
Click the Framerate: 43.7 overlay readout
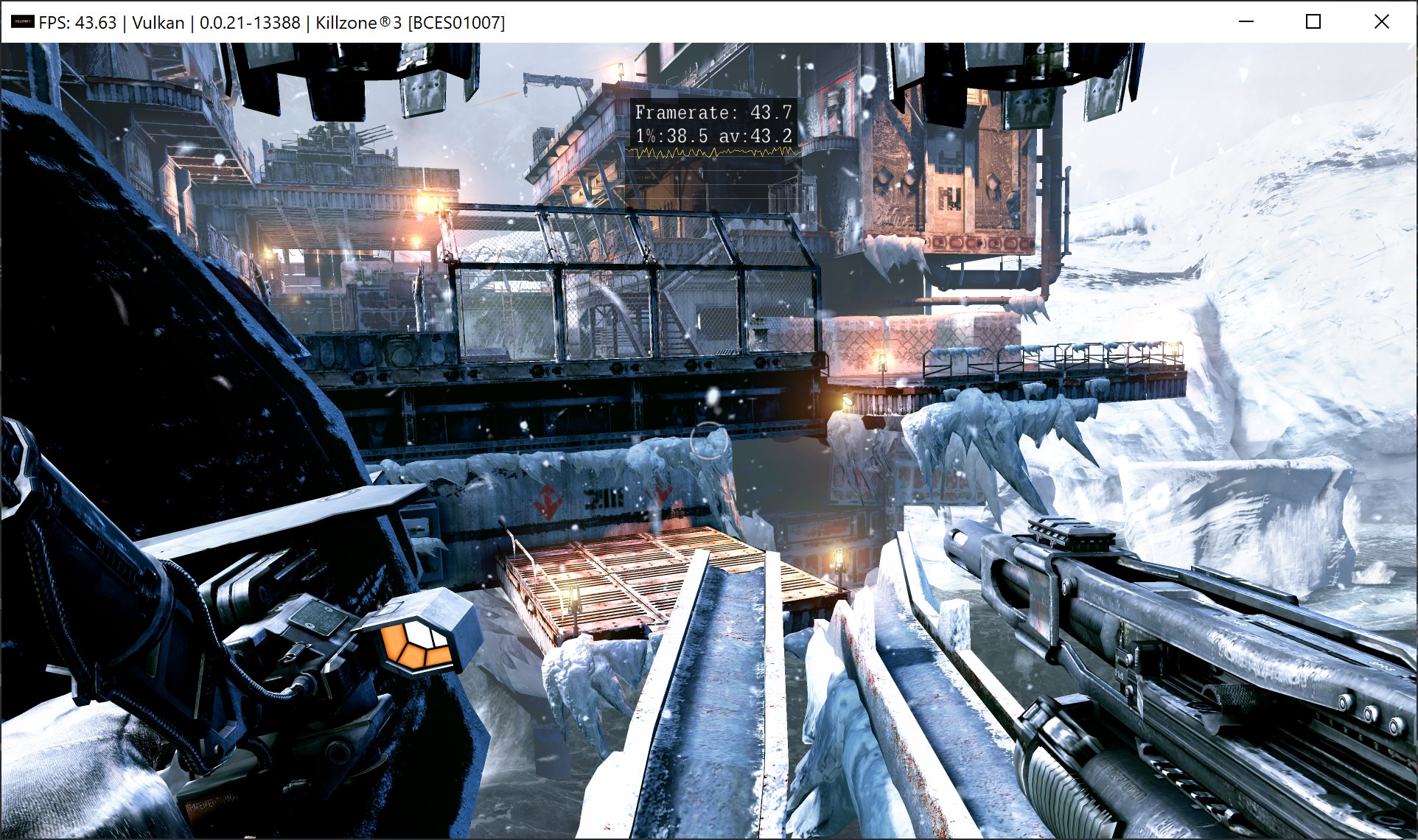pos(713,113)
